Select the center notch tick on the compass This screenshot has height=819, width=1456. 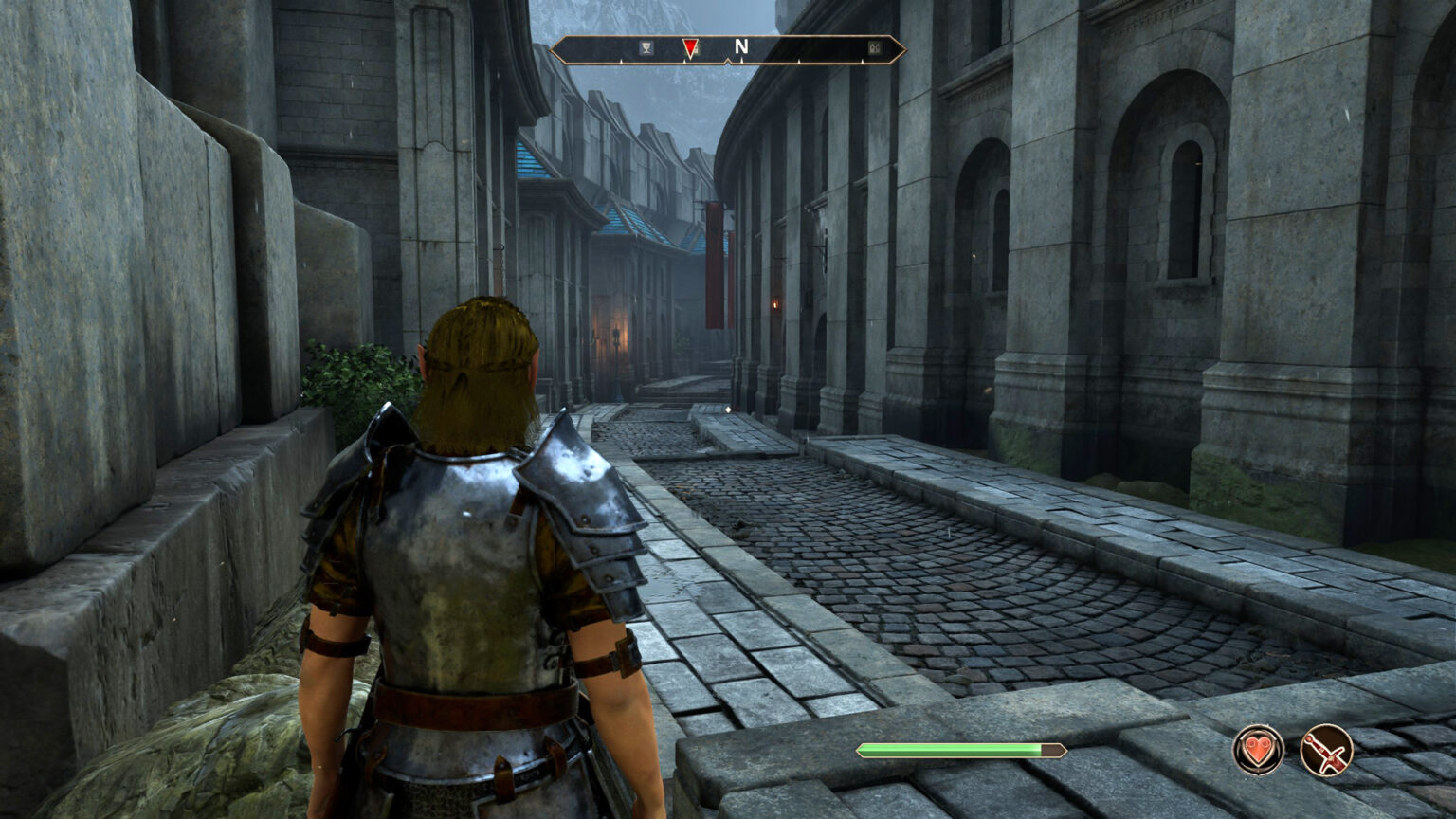pos(729,60)
